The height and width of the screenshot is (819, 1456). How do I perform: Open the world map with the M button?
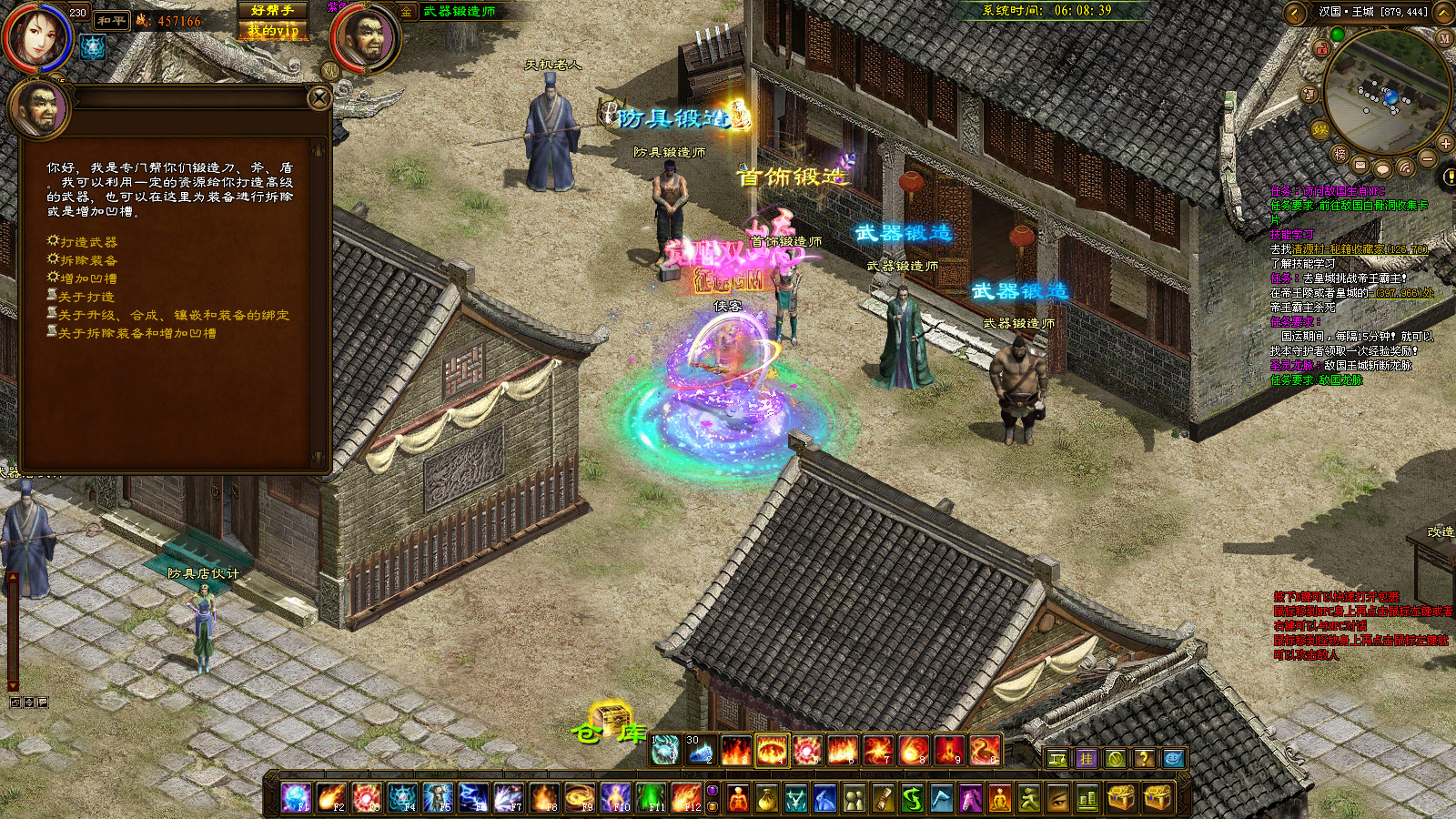pyautogui.click(x=1444, y=38)
